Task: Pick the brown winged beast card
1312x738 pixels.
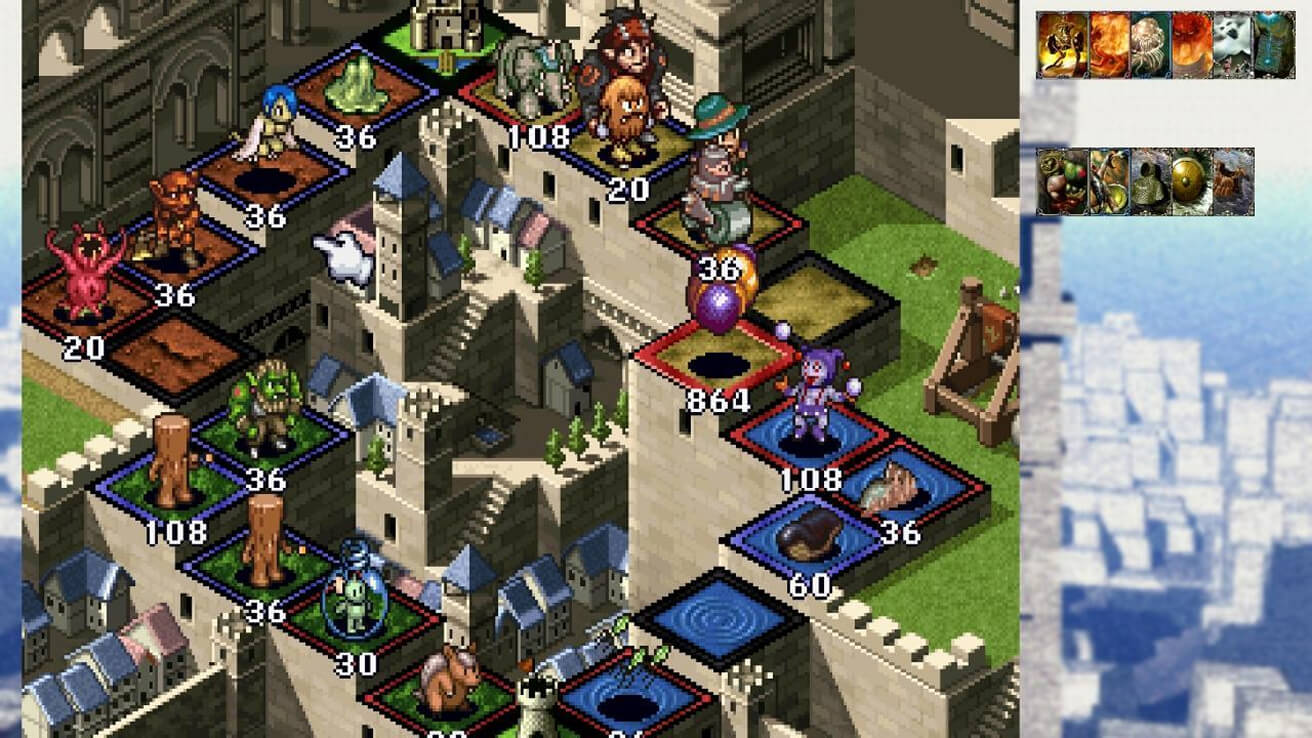Action: (x=1233, y=182)
